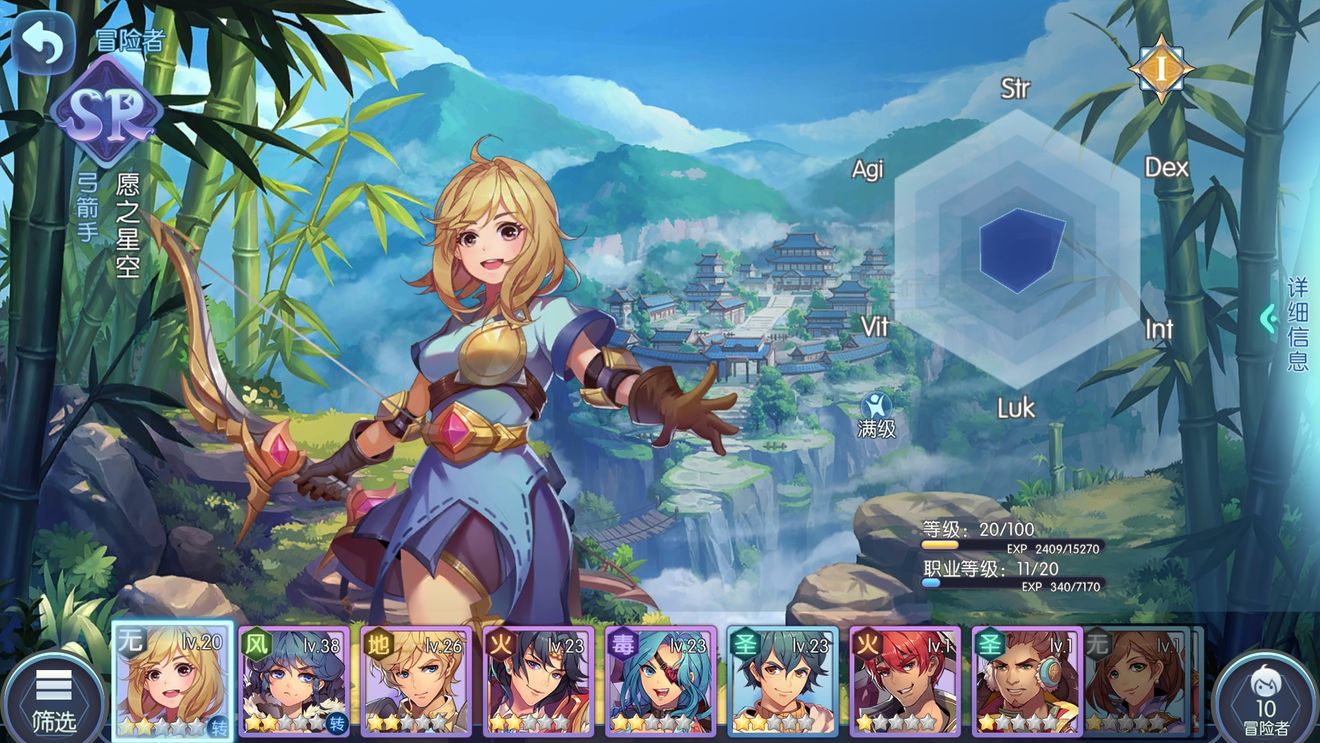Choose the blue-haired 风 lv.38 adventurer
1320x743 pixels.
pos(295,681)
